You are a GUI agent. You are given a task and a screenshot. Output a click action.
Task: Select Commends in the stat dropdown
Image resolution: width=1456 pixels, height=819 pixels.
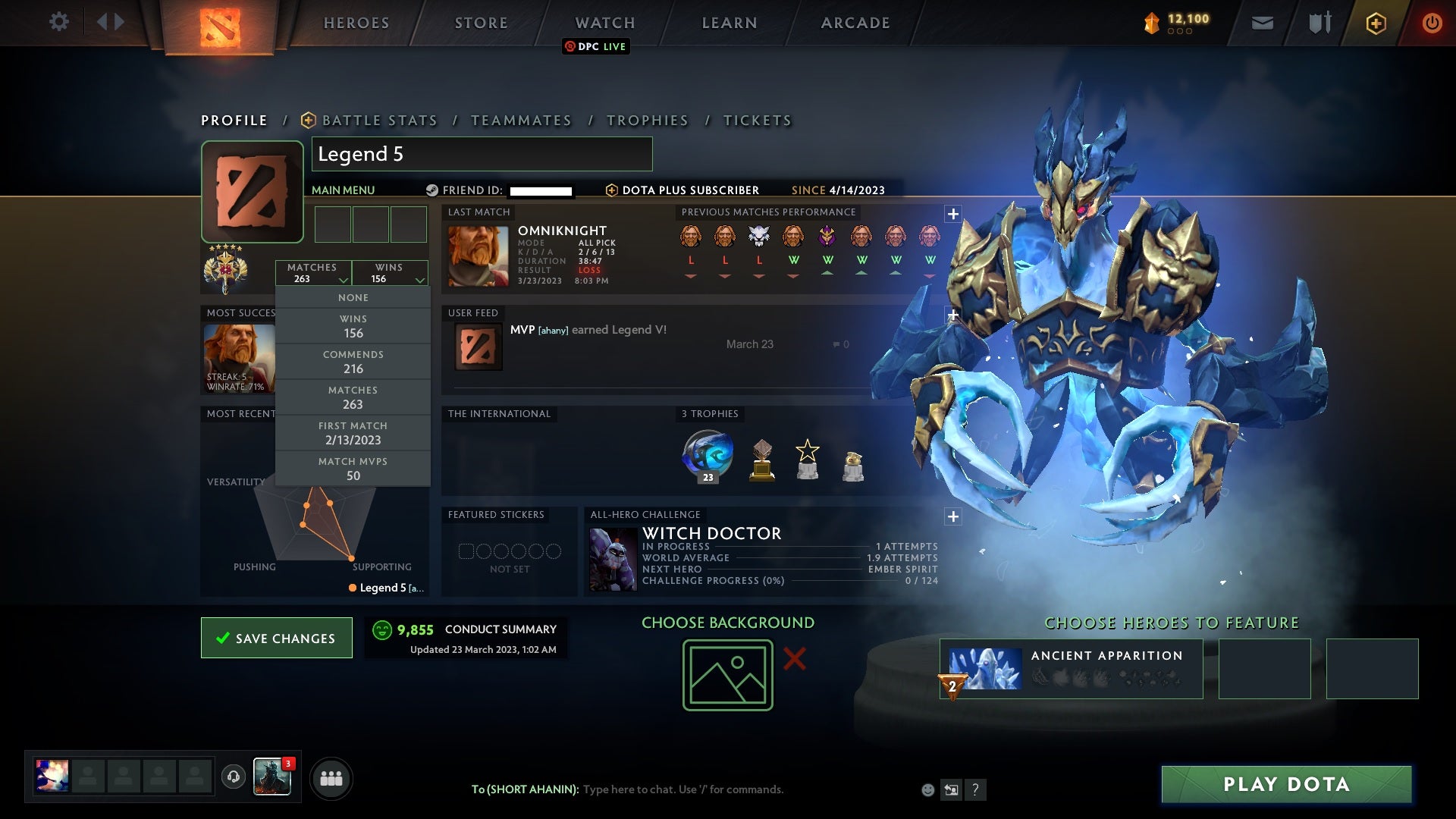(353, 362)
